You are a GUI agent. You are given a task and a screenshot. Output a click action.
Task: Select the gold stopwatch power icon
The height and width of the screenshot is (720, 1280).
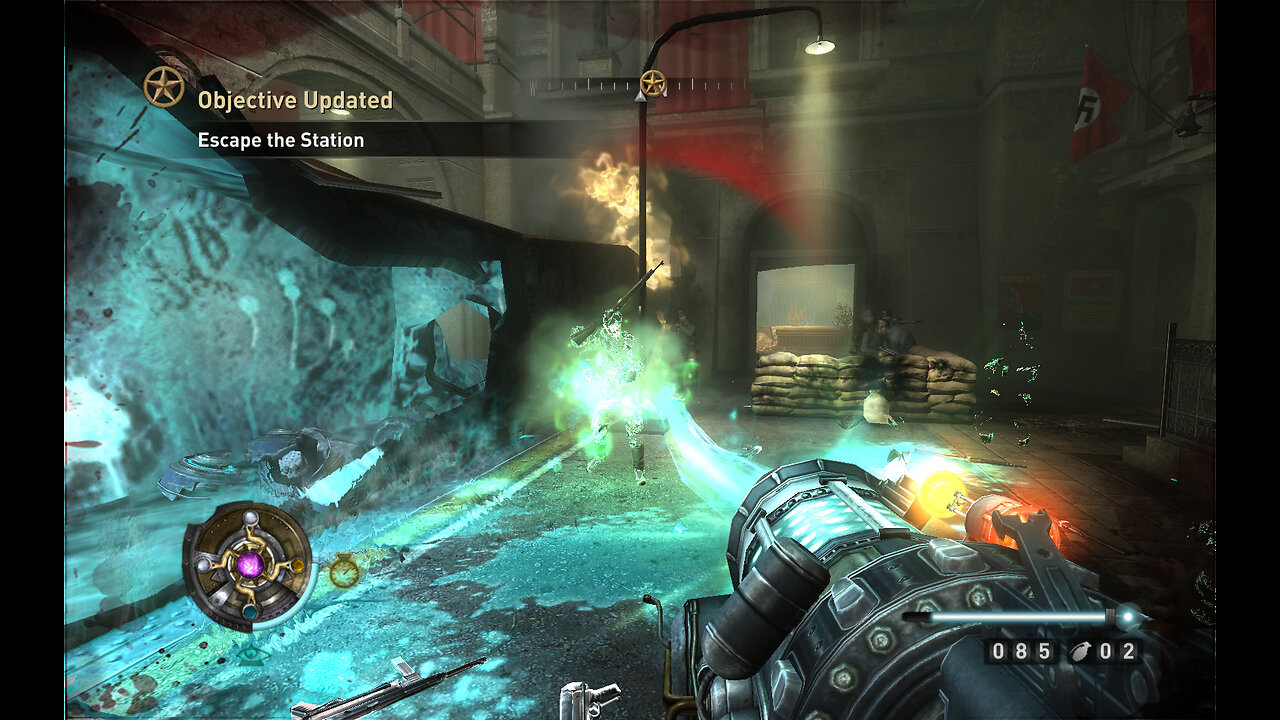(x=344, y=571)
